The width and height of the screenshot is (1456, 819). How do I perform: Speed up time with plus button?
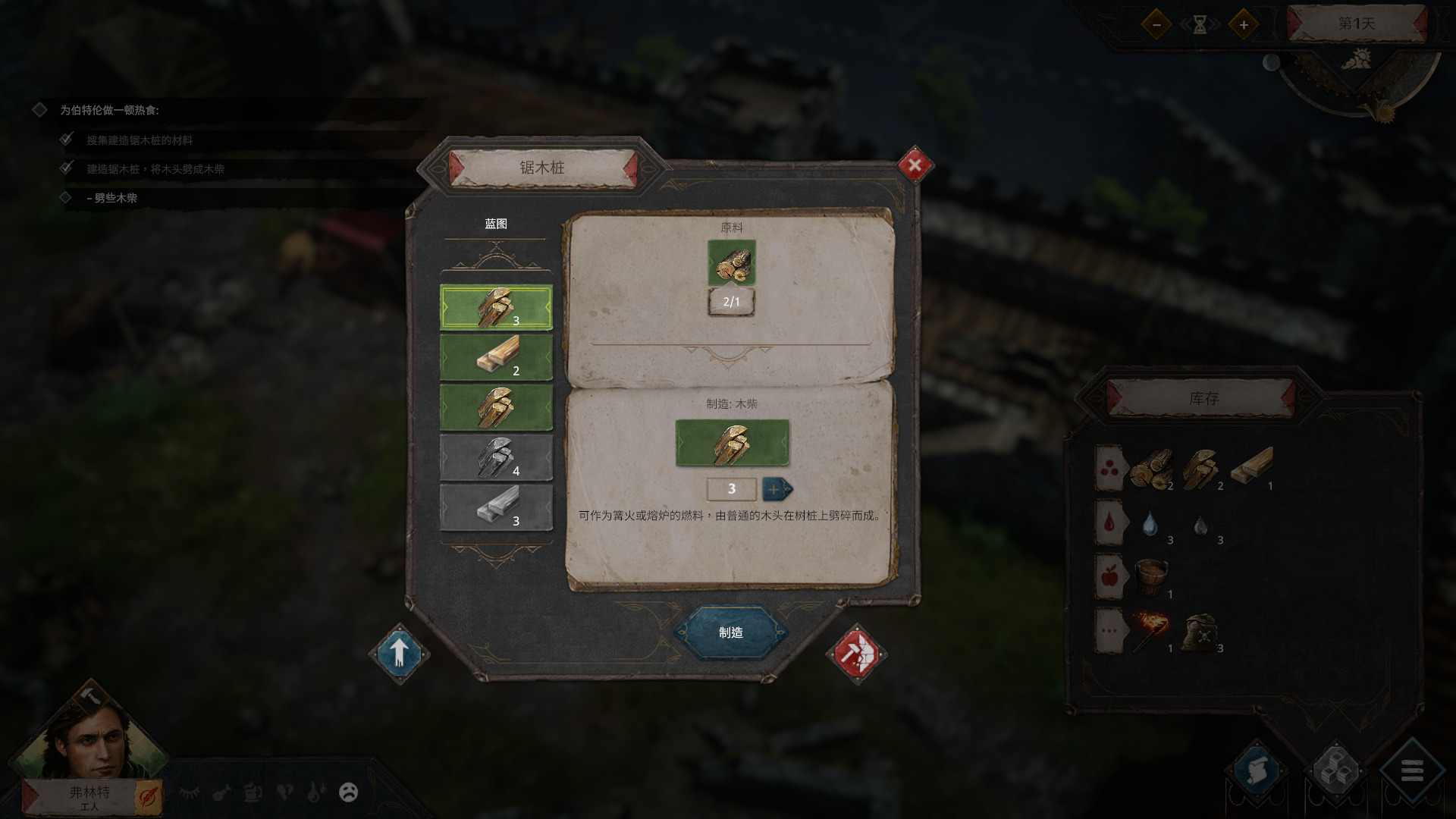pyautogui.click(x=1244, y=25)
